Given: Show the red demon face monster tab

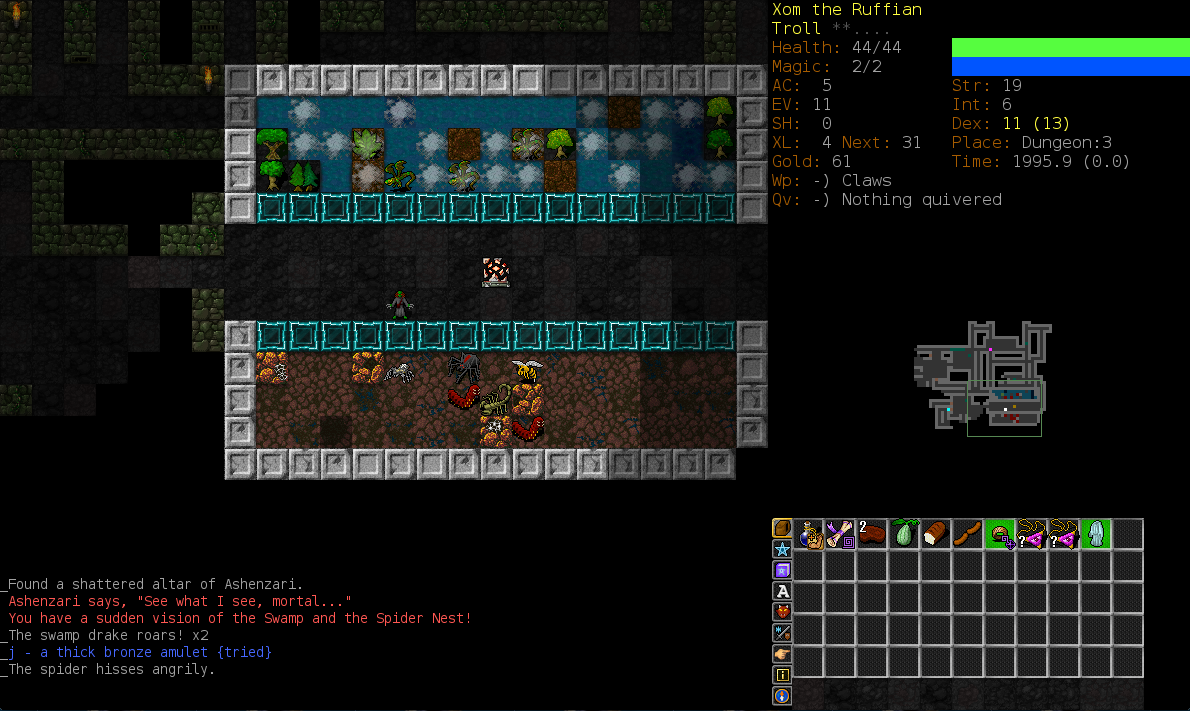Looking at the screenshot, I should pos(782,612).
